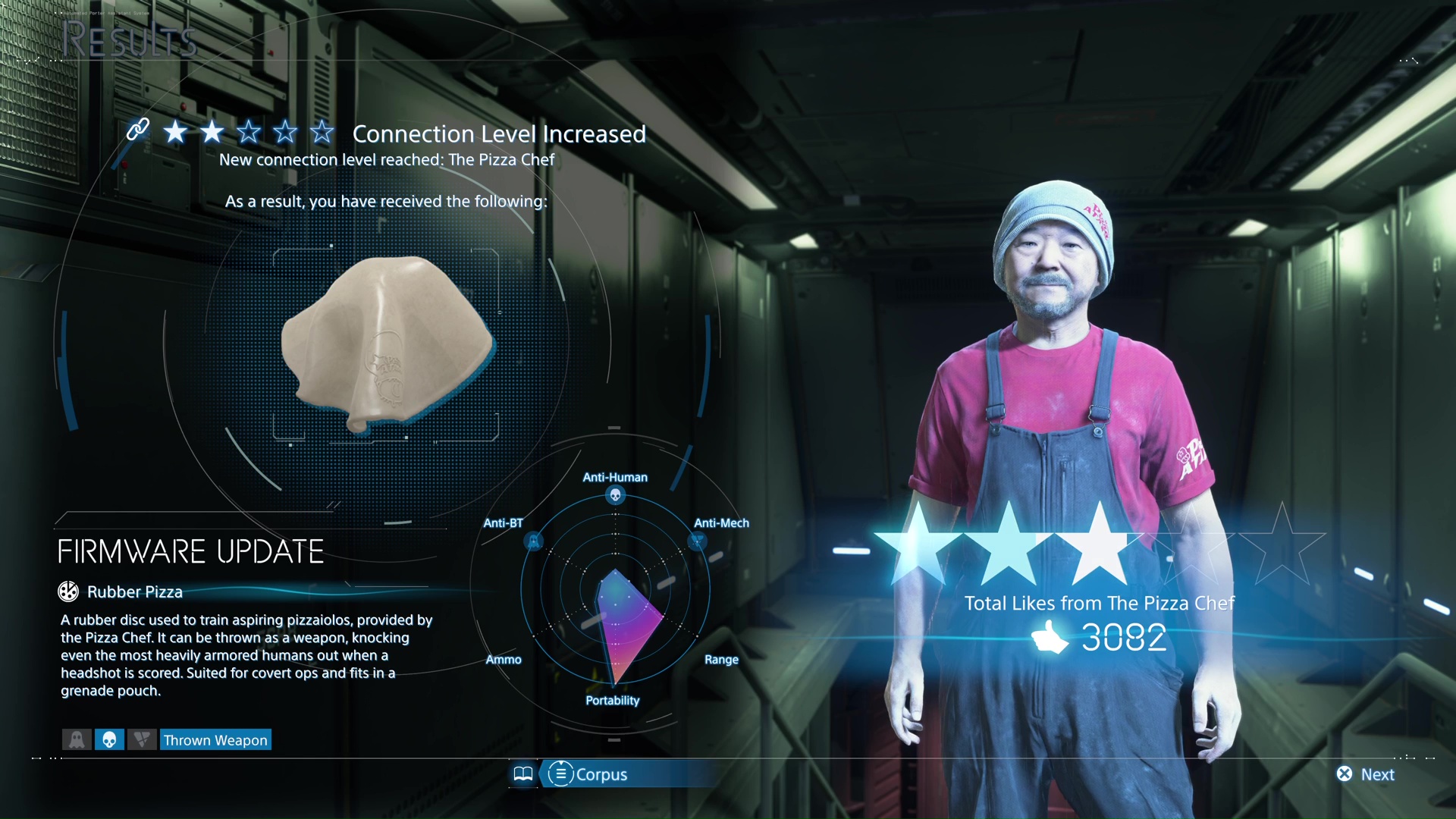Continue with the Next button
Screen dimensions: 1456x819
click(1367, 774)
